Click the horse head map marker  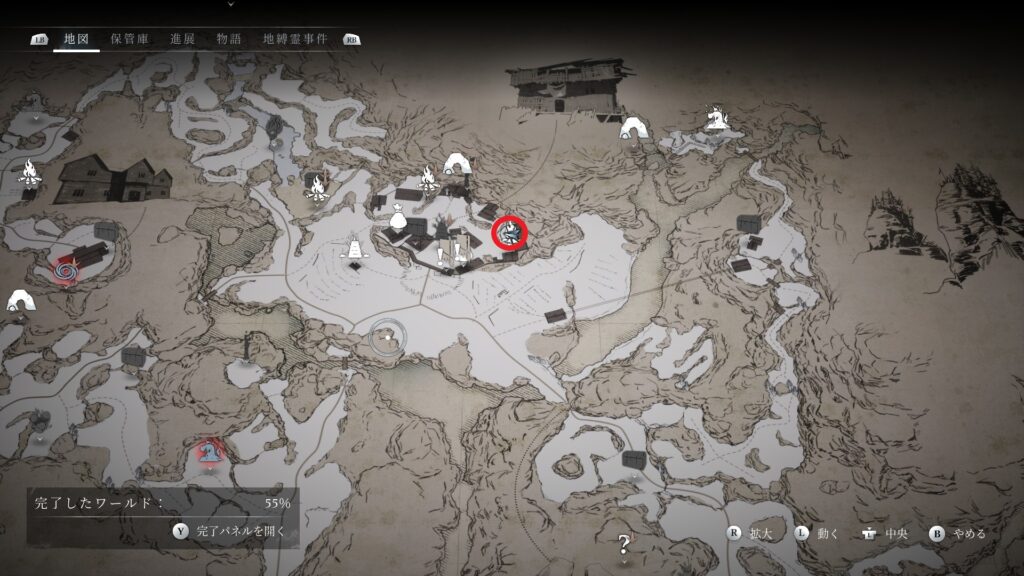[715, 119]
